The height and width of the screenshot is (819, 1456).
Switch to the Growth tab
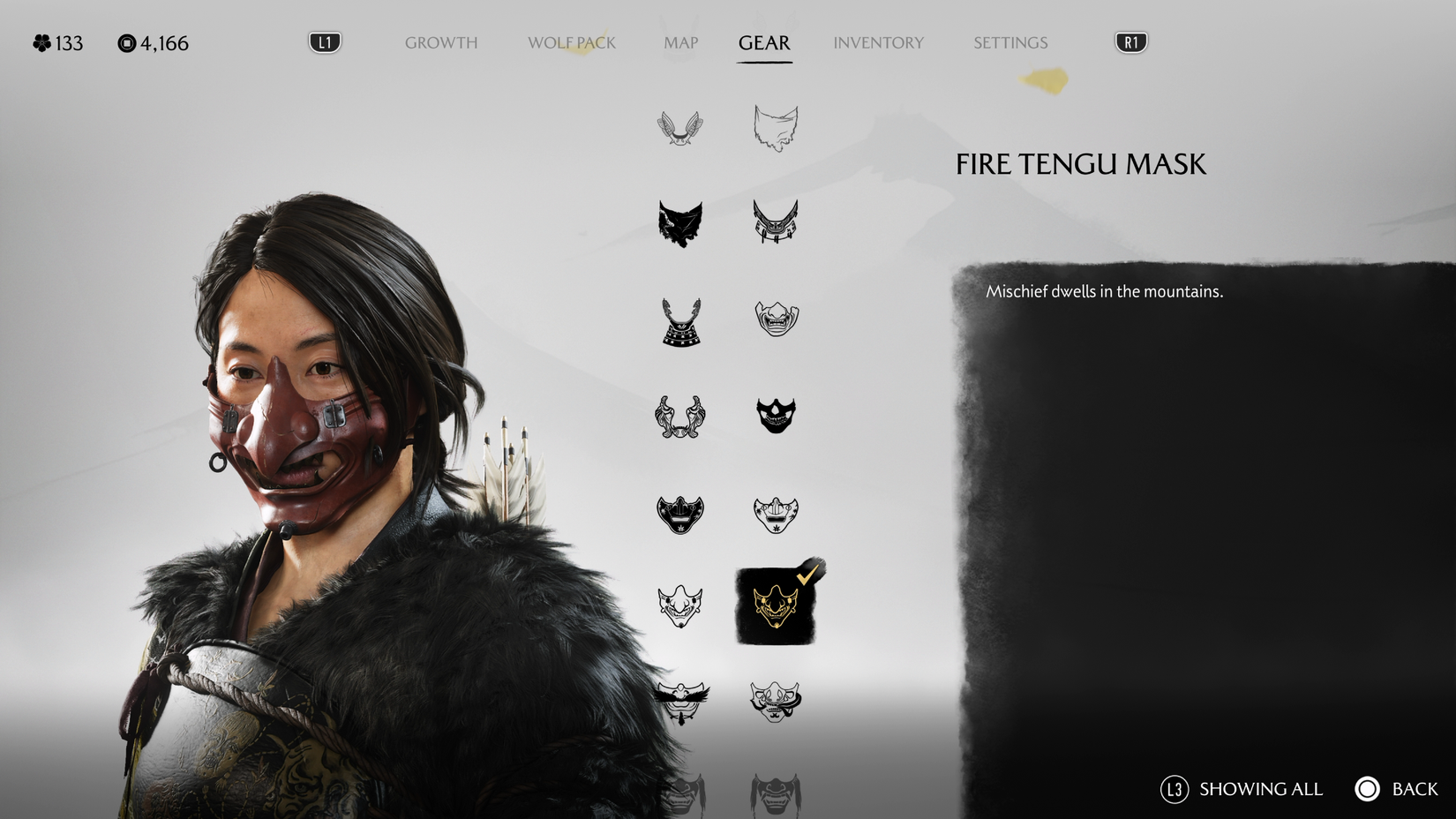point(441,41)
